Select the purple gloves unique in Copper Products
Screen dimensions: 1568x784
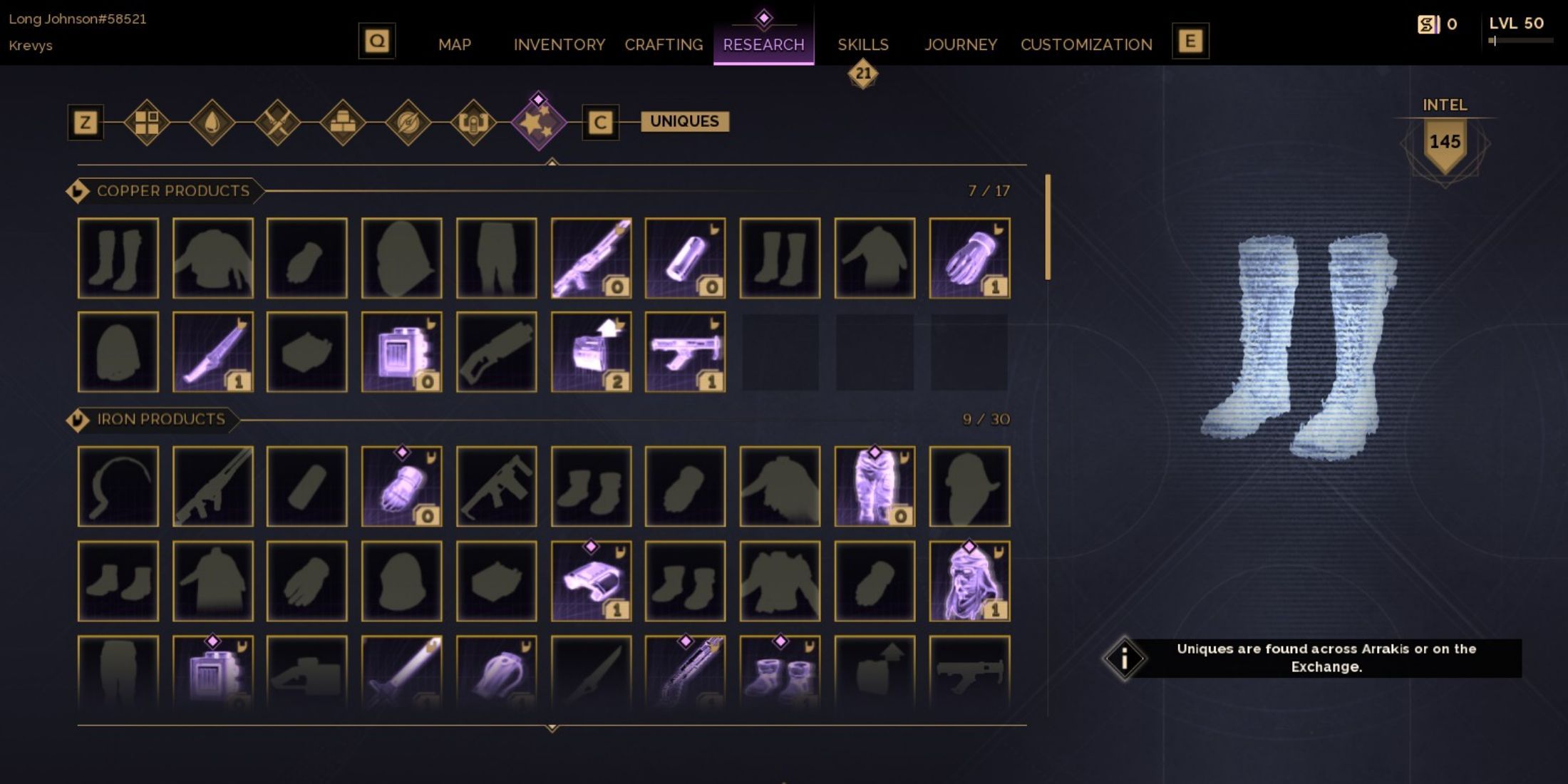(969, 257)
